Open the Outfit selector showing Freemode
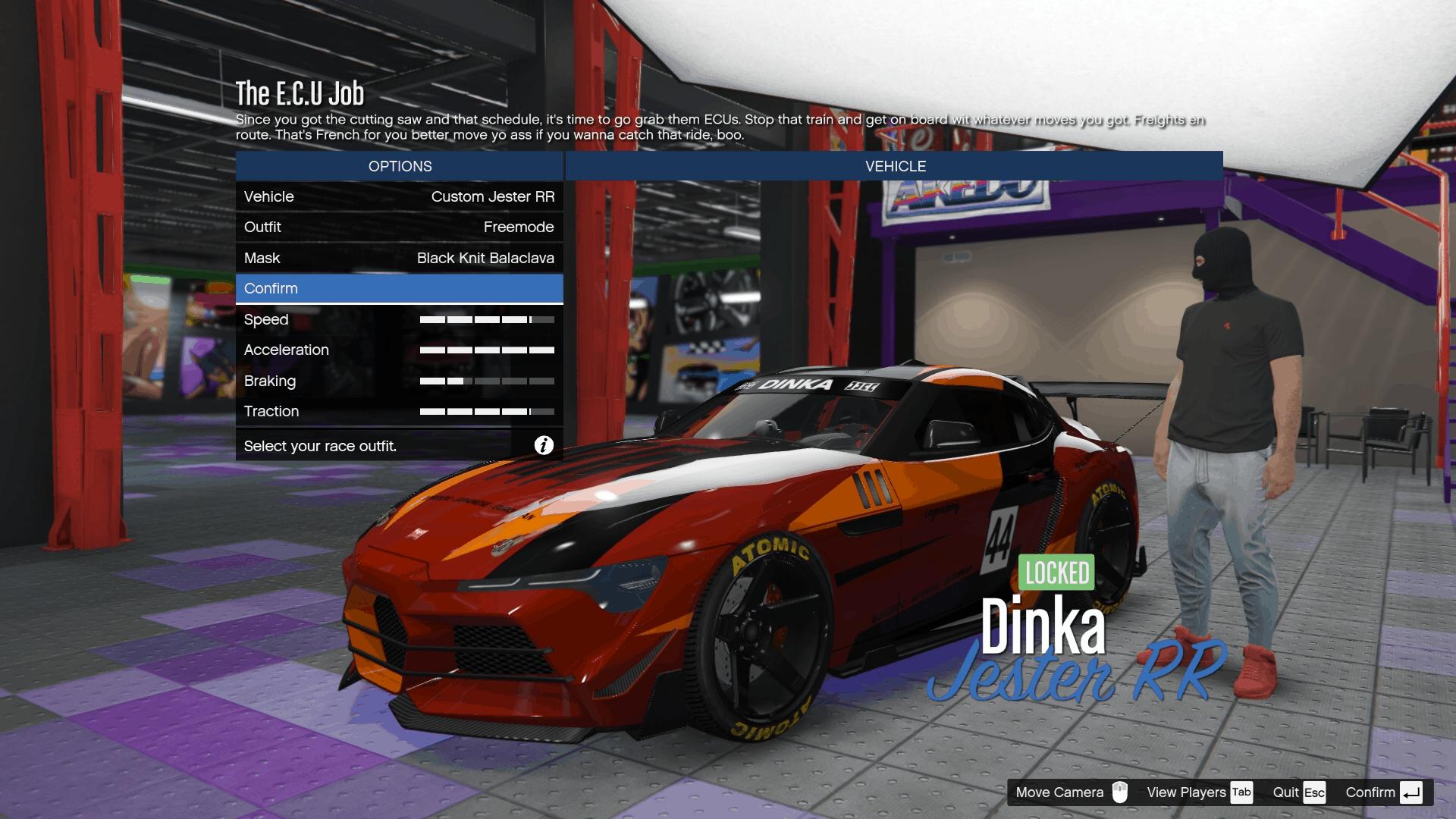This screenshot has width=1456, height=819. 400,227
